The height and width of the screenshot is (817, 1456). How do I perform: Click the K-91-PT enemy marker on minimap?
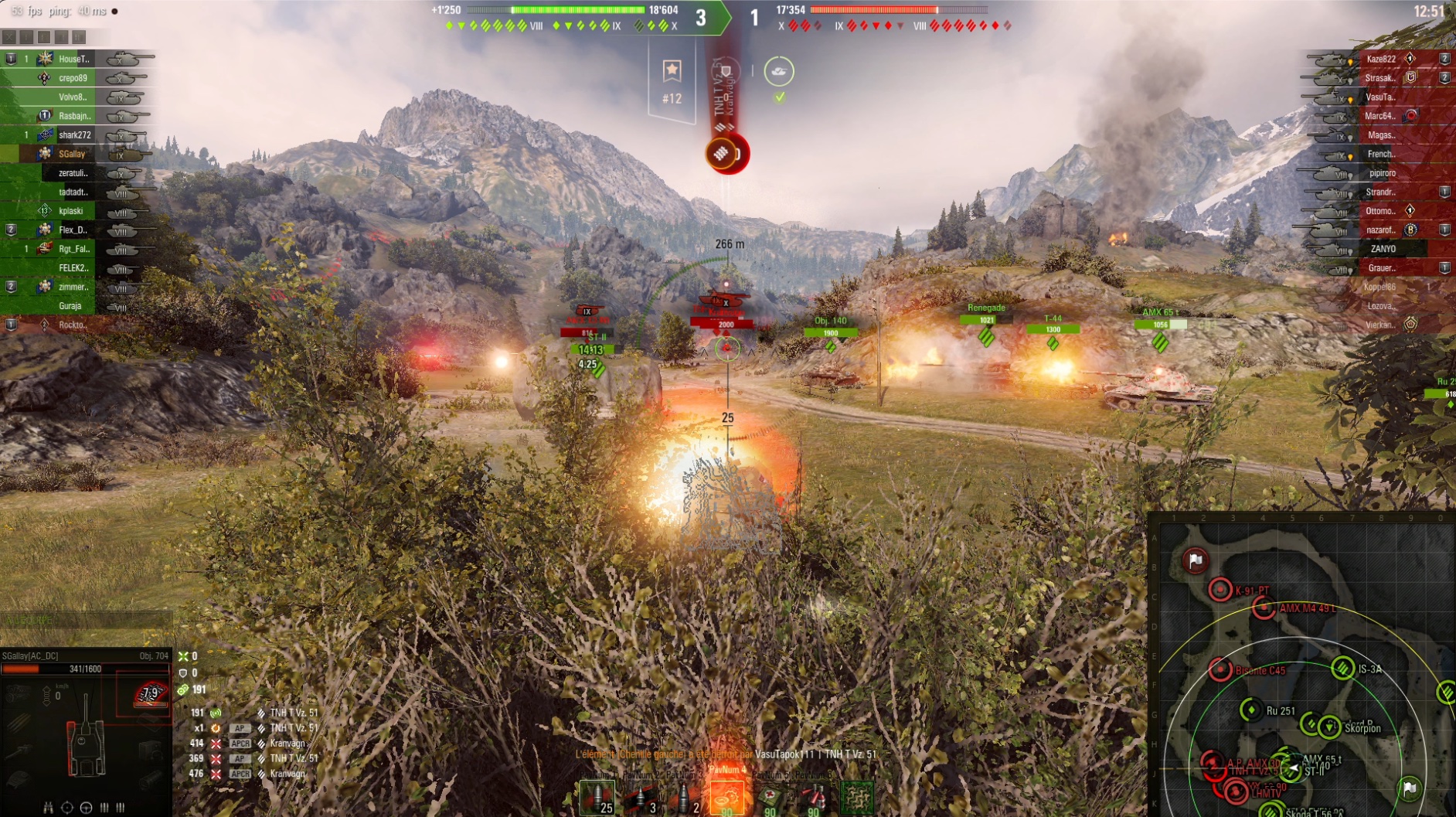point(1220,590)
